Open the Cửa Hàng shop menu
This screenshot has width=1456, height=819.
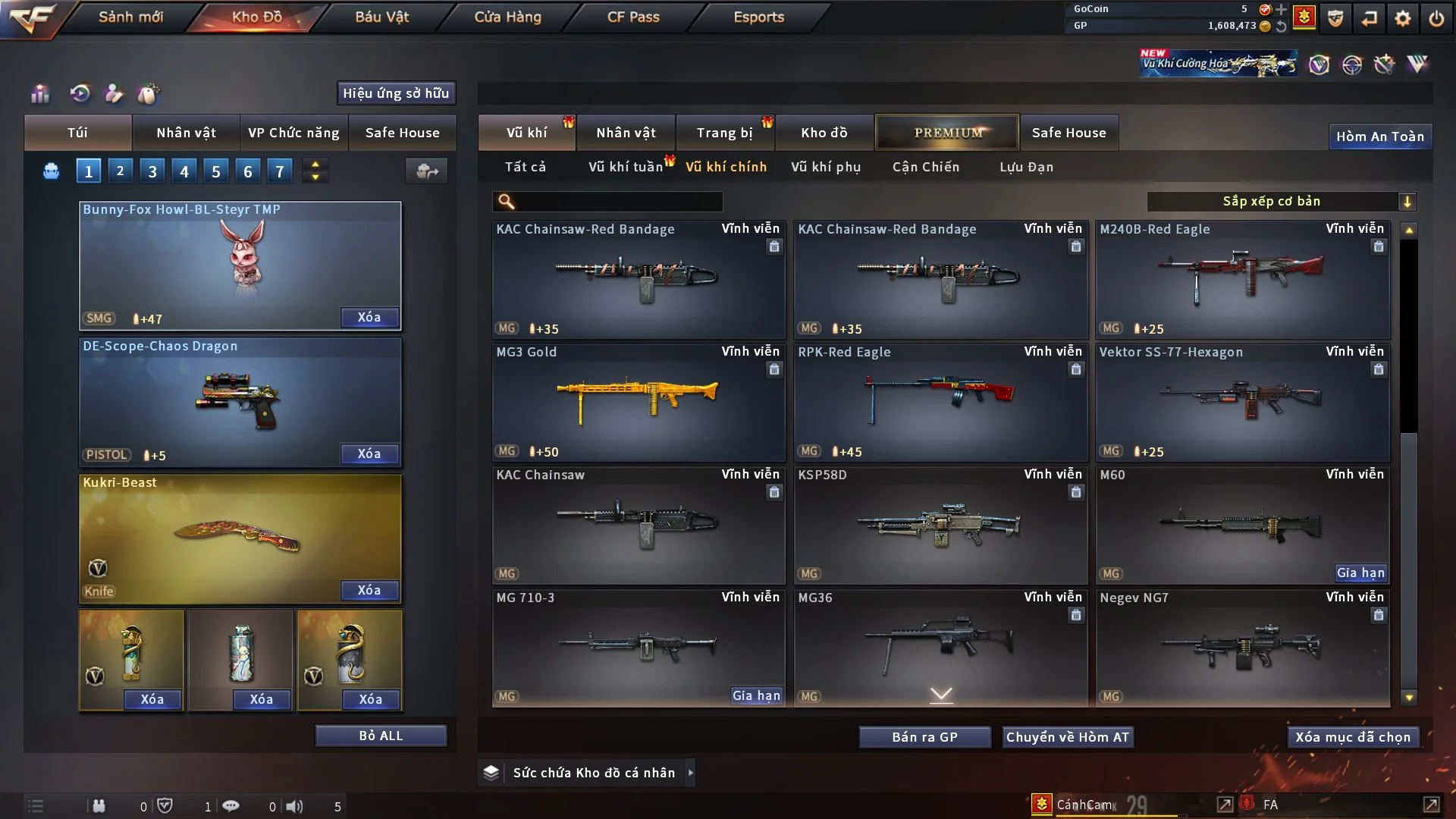507,17
